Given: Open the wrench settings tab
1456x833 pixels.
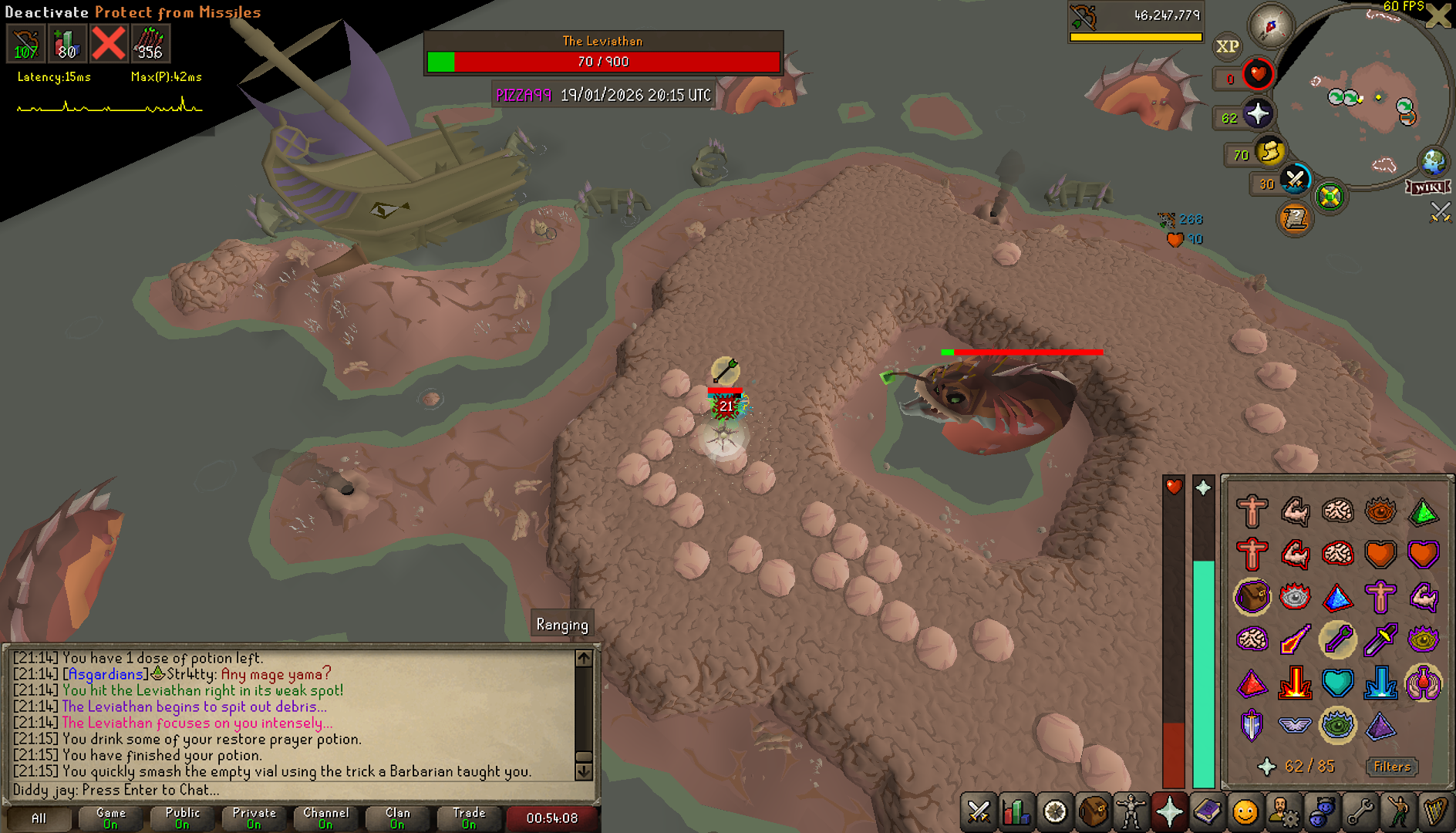Looking at the screenshot, I should coord(1360,812).
